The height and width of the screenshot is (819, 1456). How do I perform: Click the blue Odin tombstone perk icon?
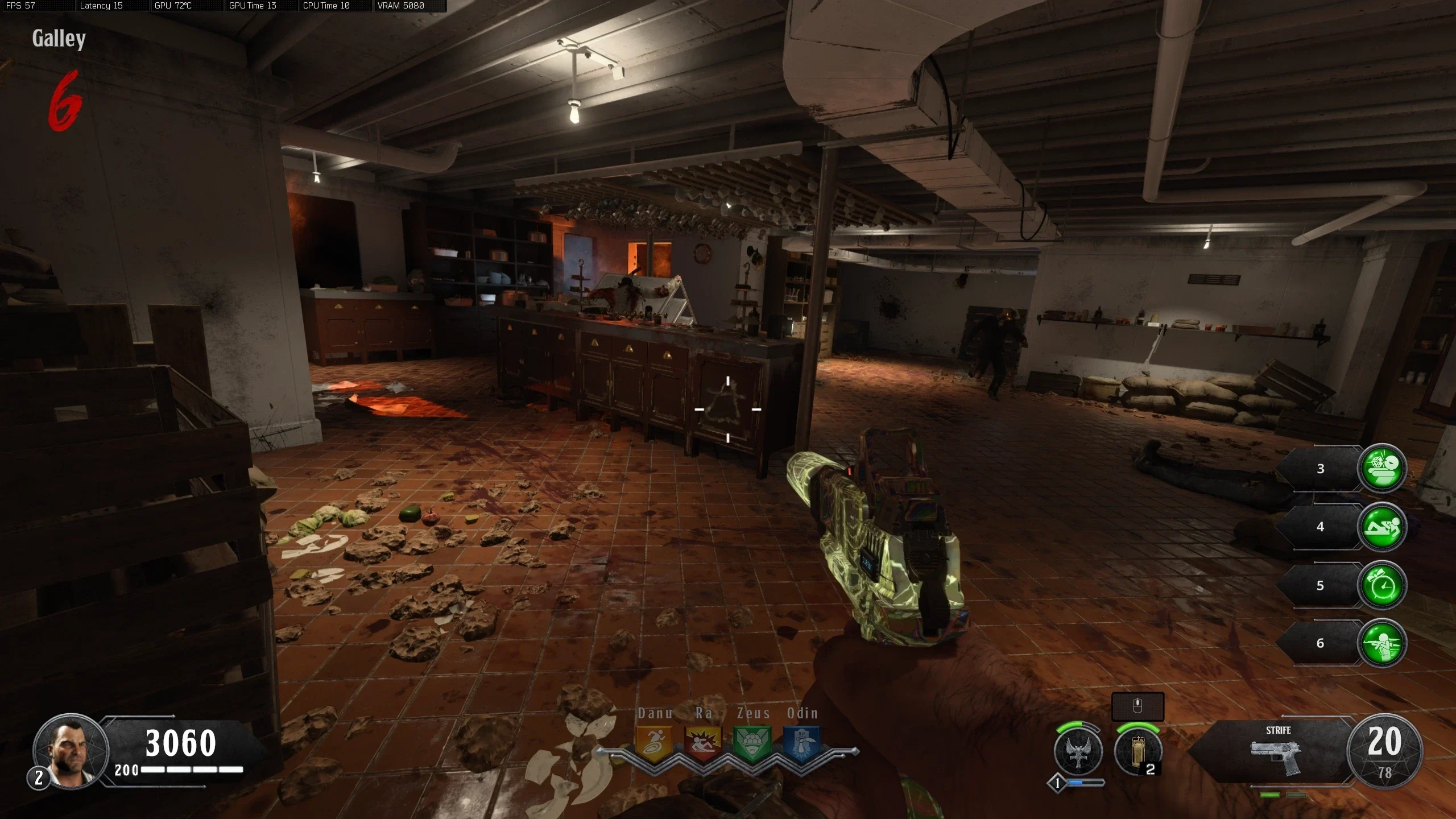(x=802, y=743)
